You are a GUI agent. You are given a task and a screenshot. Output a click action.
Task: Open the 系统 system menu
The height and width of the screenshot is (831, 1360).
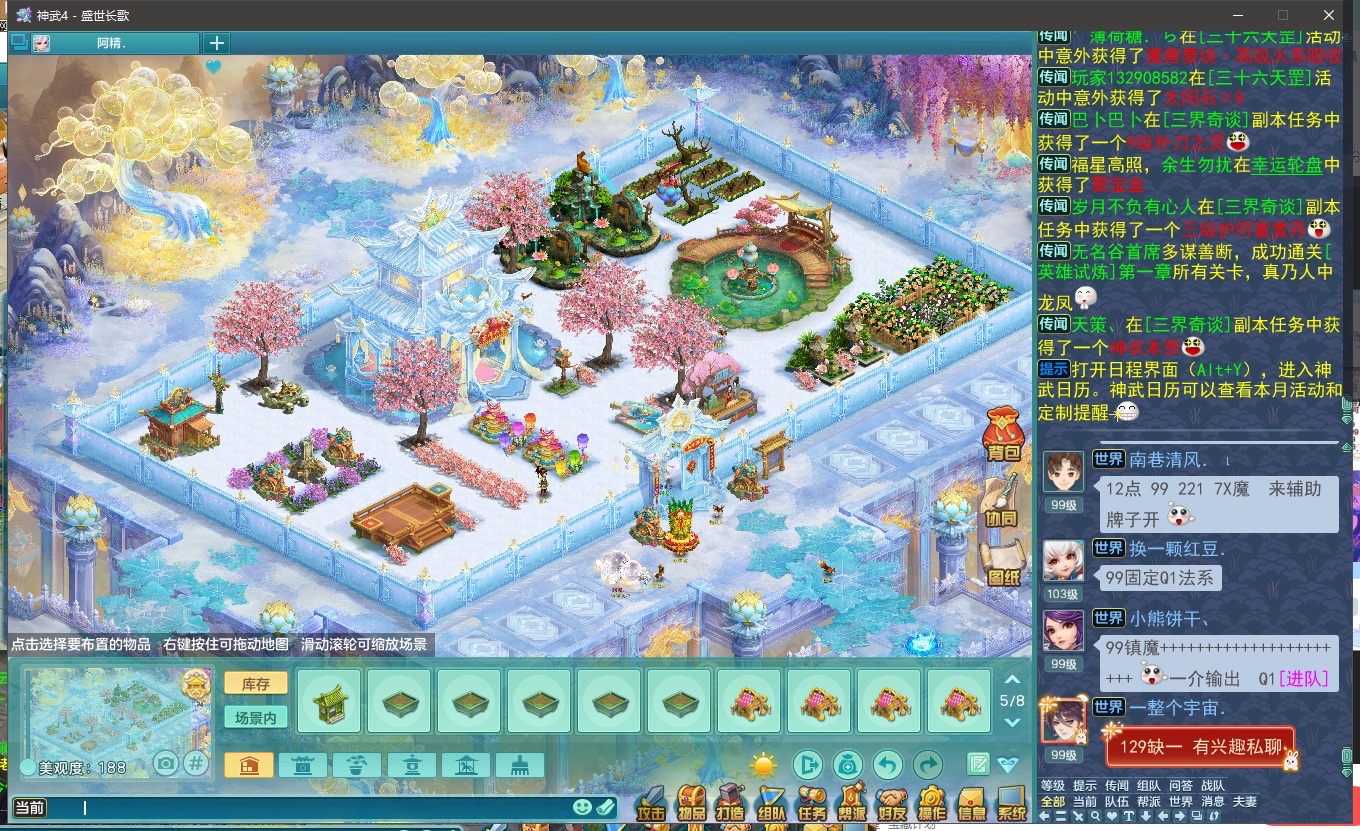click(1012, 803)
